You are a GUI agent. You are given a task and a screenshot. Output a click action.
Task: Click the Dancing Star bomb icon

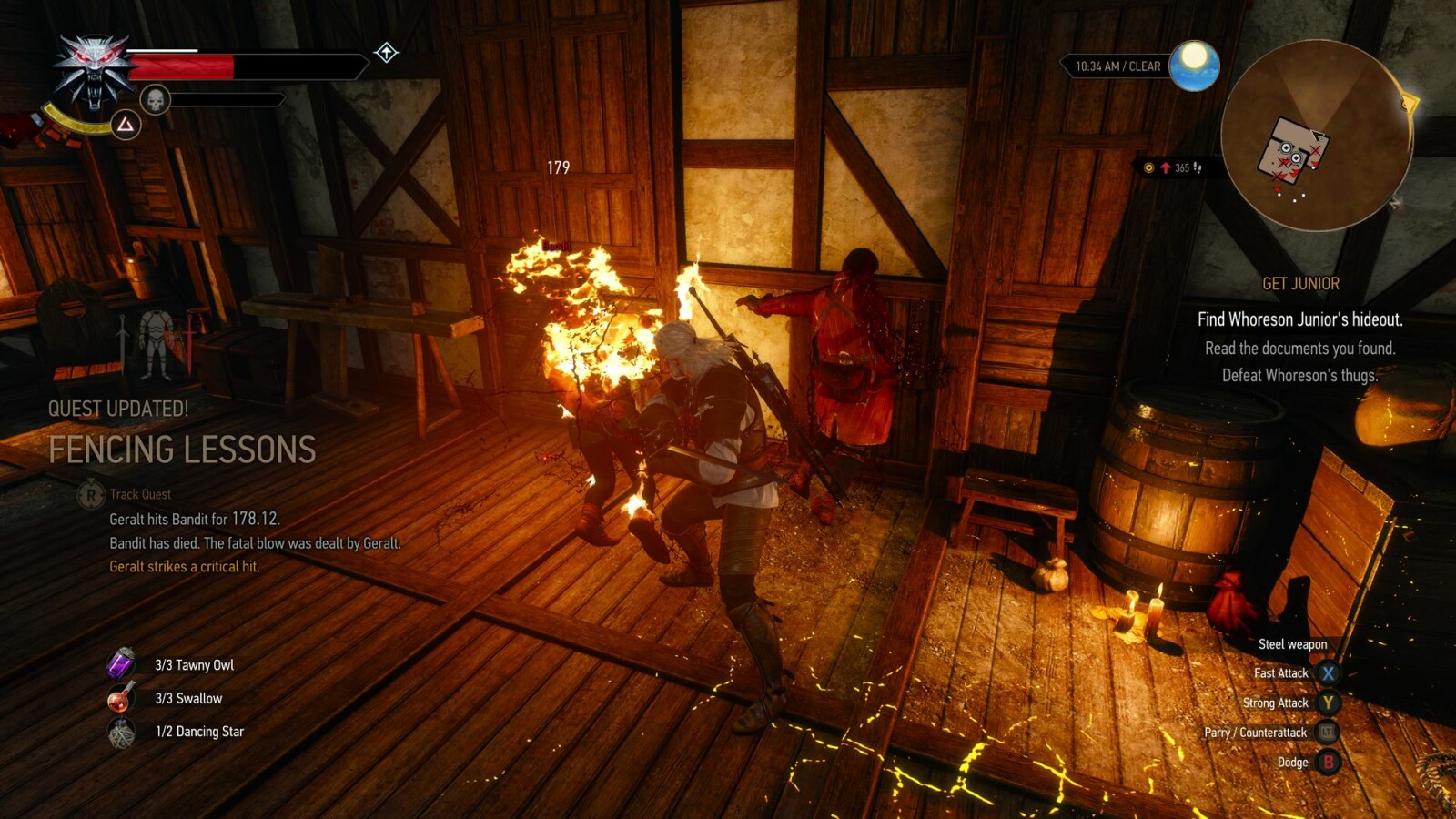tap(119, 731)
